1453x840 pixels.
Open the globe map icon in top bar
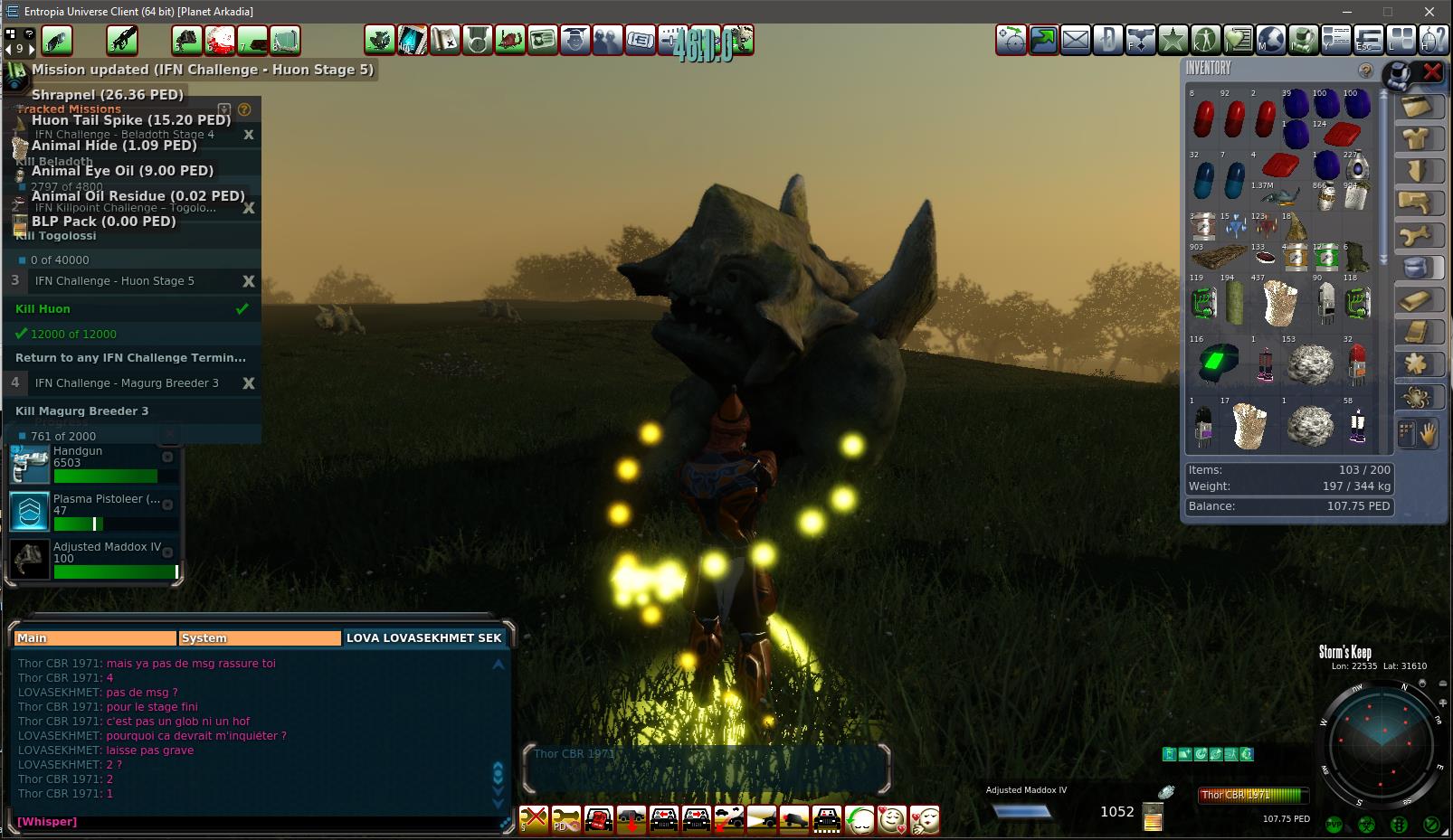pos(1271,40)
